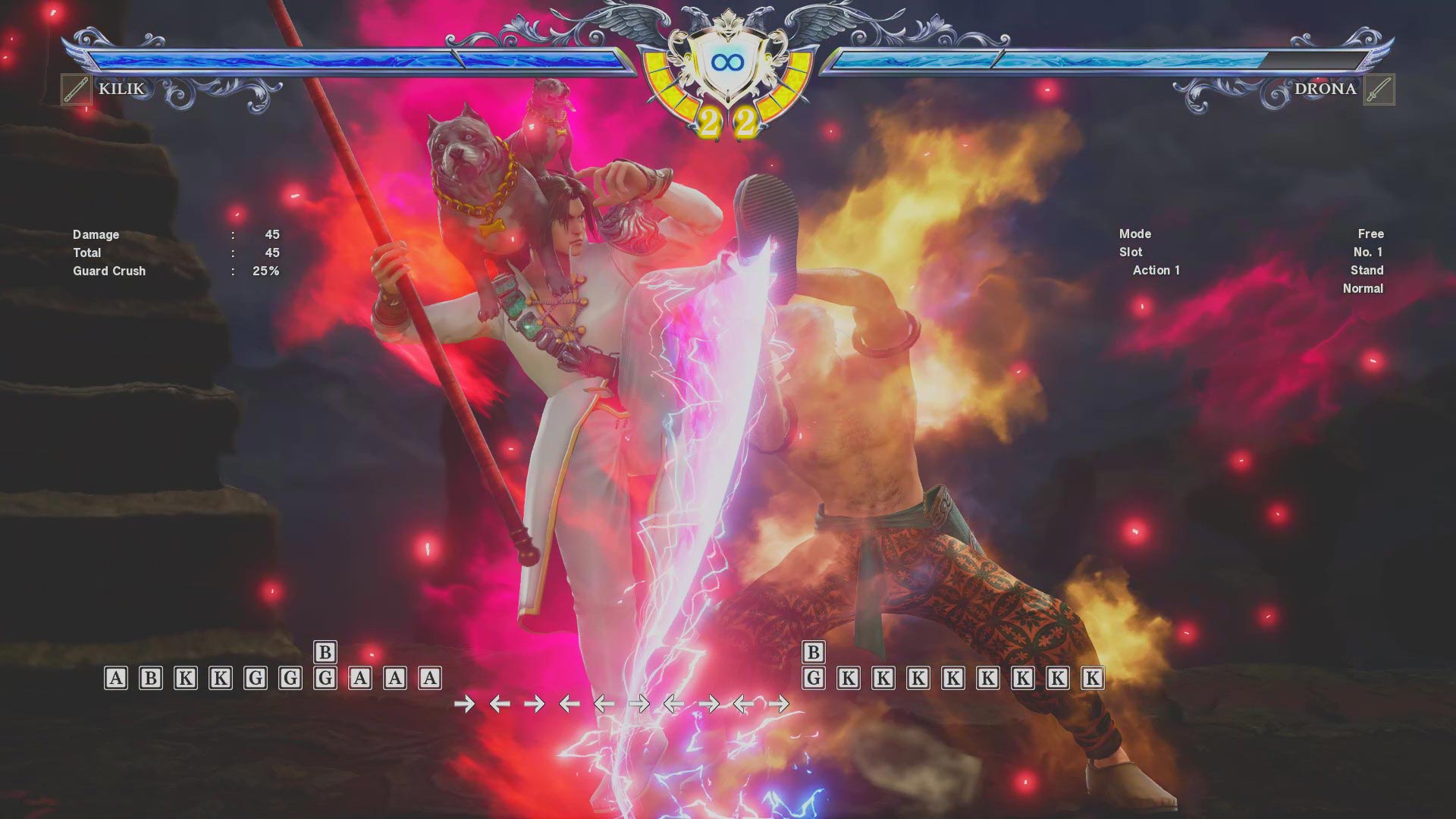Screen dimensions: 1456x819
Task: Select the G button in Drona's input history
Action: click(812, 677)
